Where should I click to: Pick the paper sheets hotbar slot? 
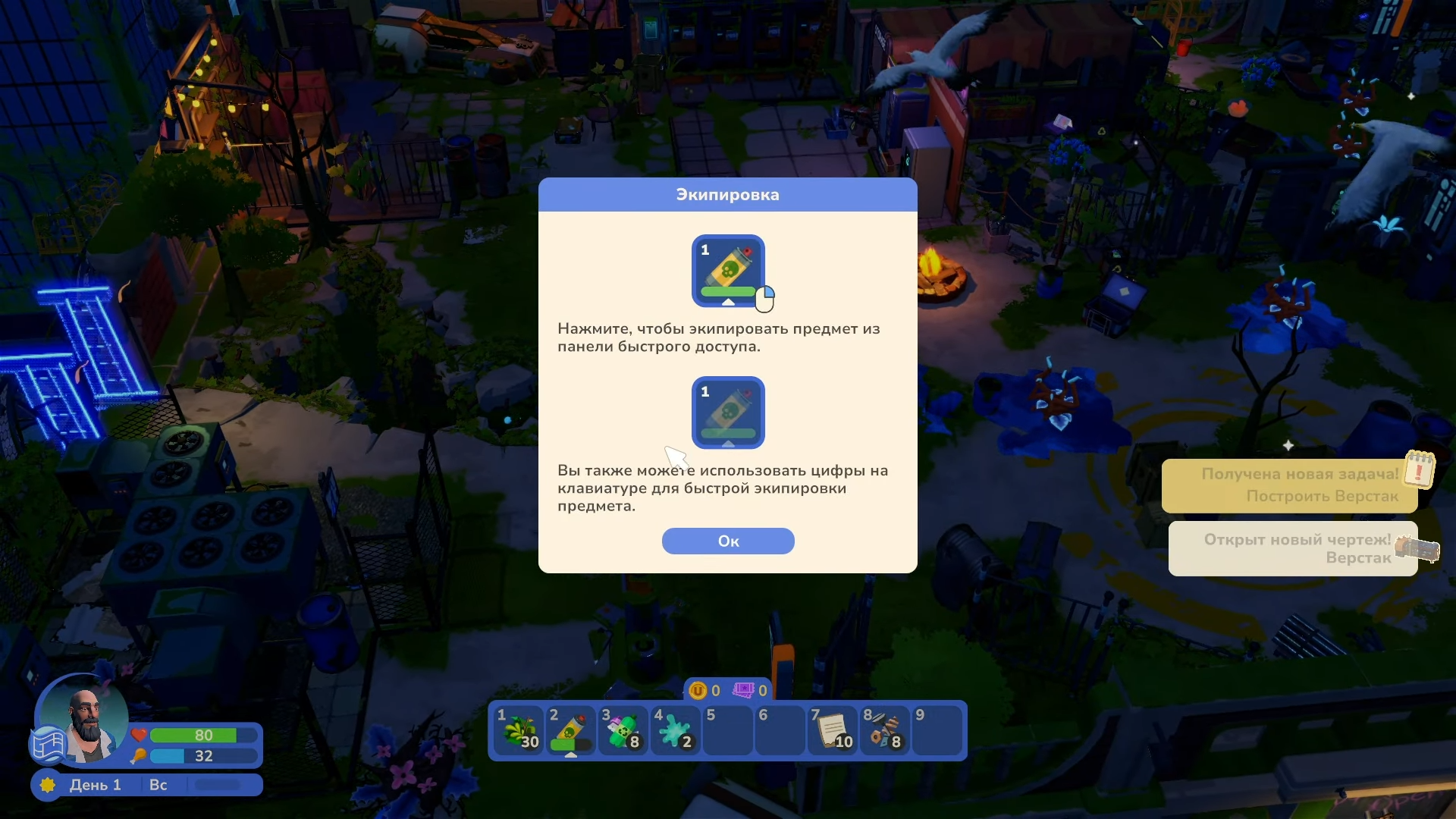[x=833, y=730]
